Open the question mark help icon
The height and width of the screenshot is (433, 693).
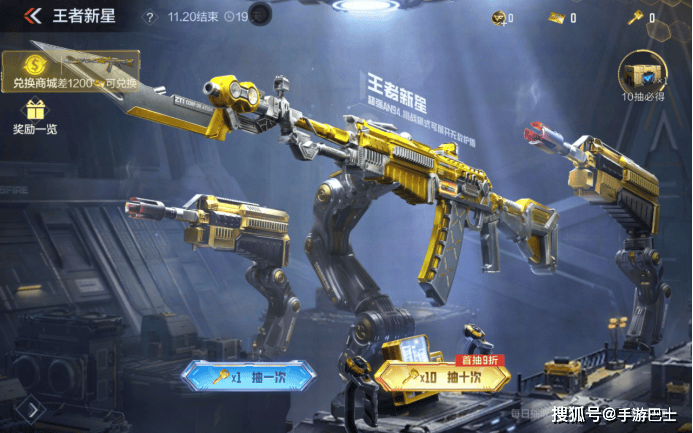(x=150, y=17)
